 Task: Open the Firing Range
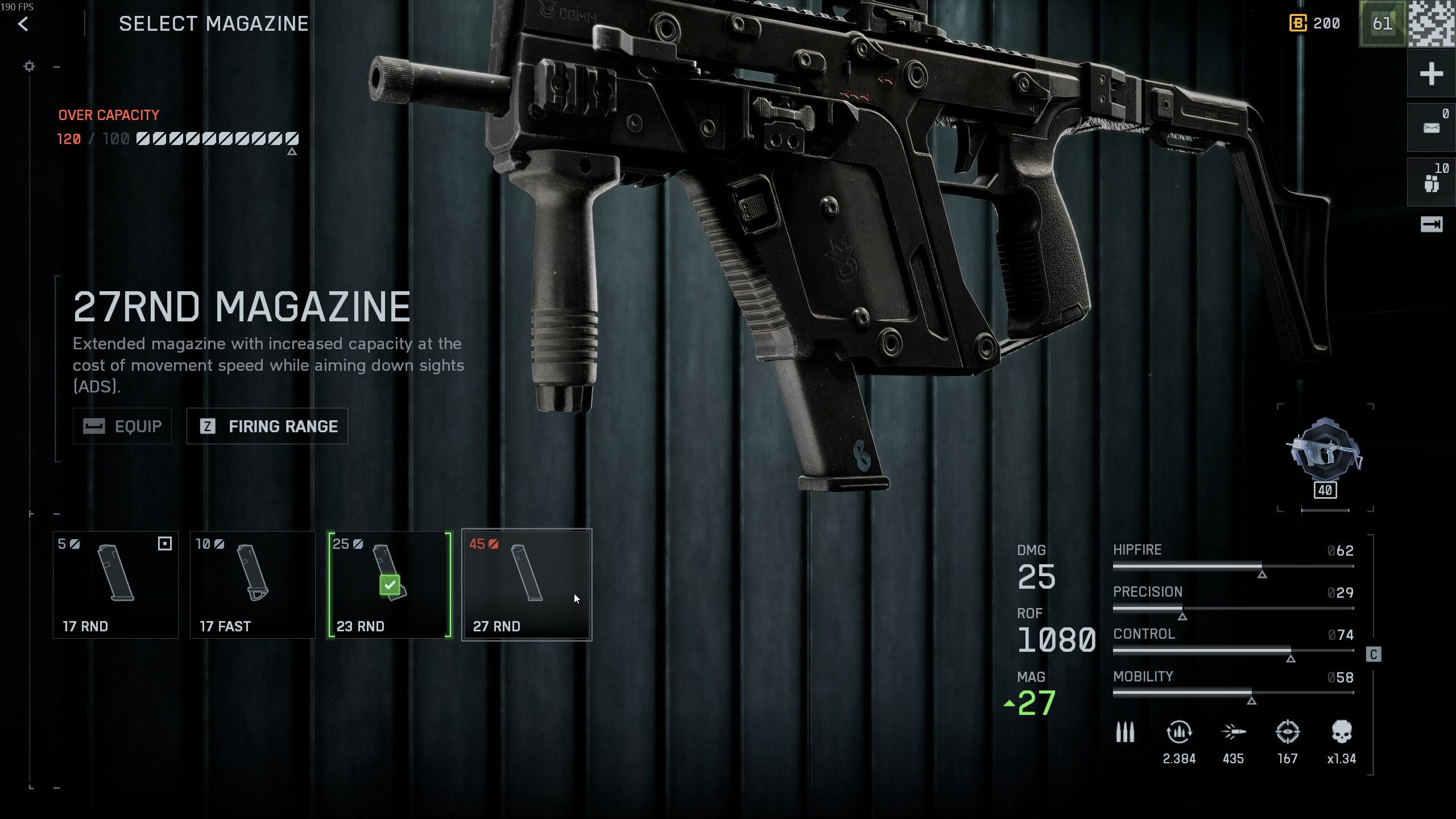[267, 426]
